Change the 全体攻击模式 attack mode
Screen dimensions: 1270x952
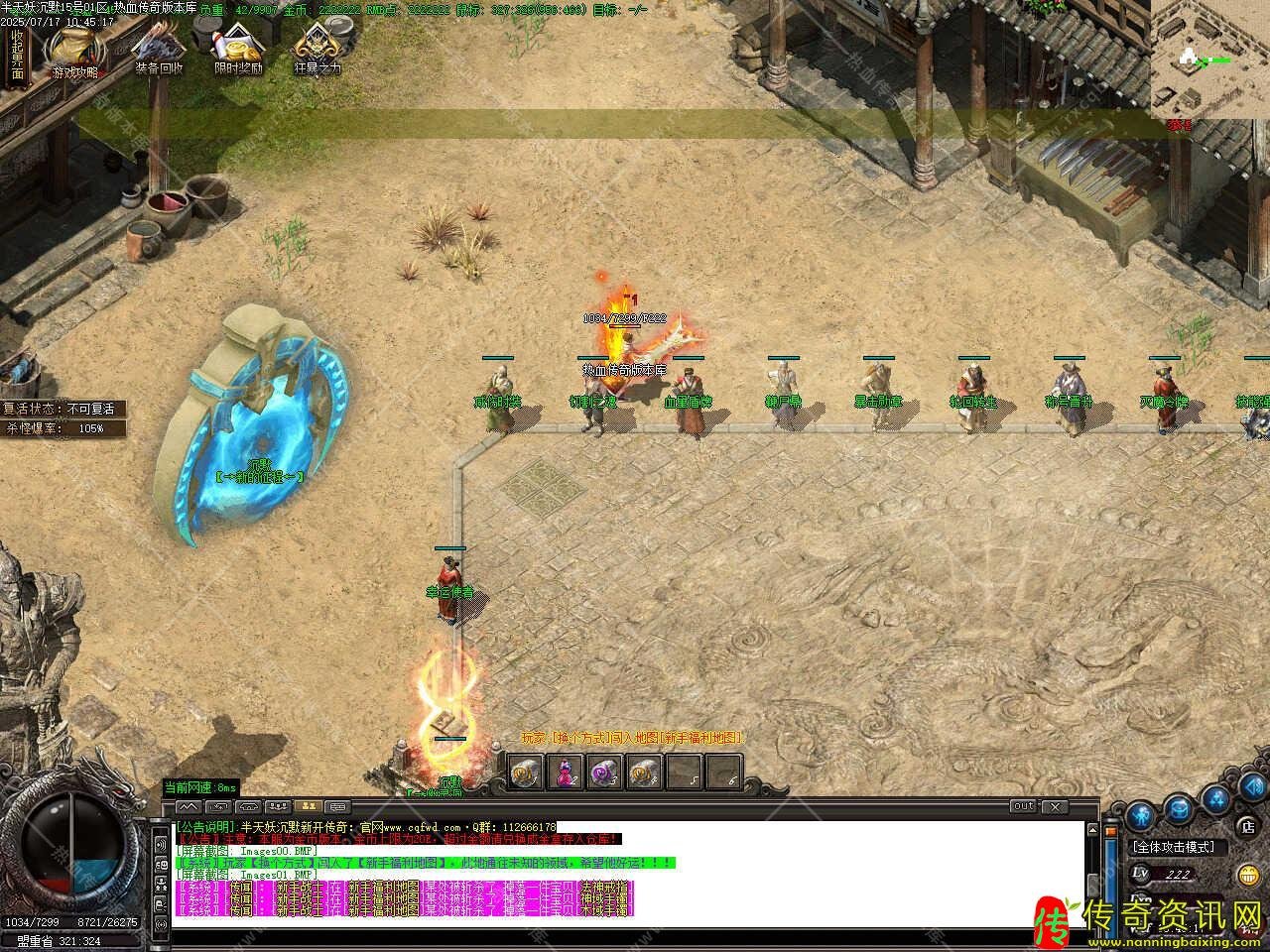point(1179,848)
